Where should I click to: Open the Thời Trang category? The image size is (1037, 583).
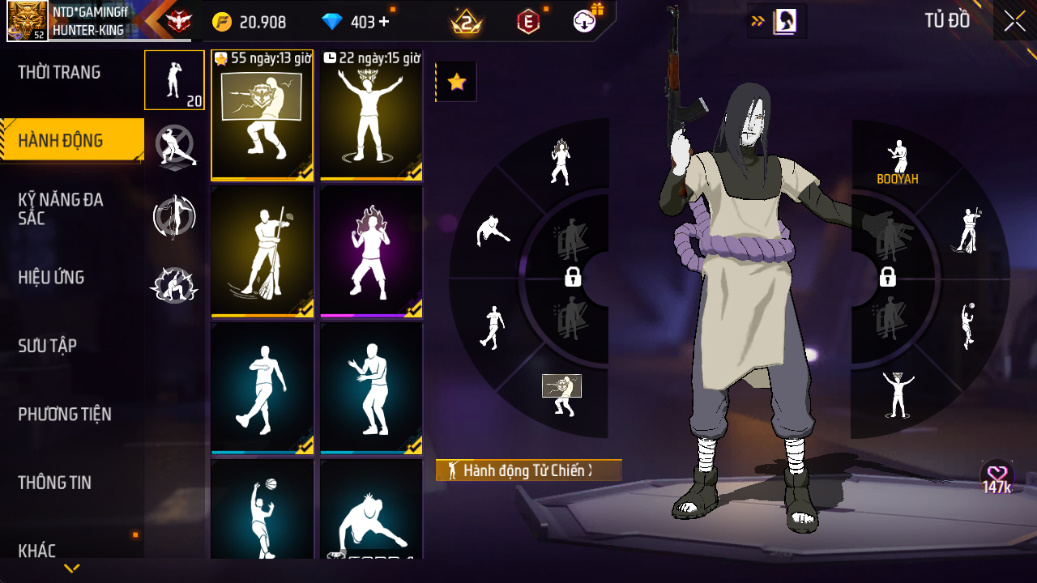coord(59,72)
